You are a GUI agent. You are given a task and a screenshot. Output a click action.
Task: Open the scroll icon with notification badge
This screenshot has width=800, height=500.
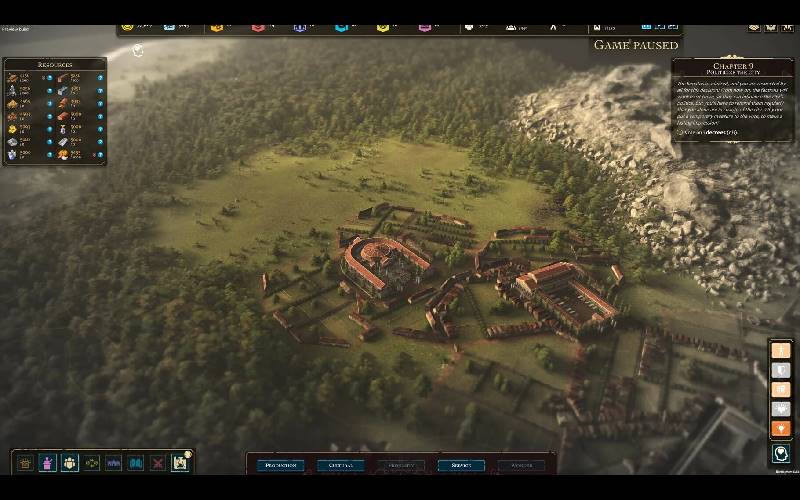[x=181, y=463]
